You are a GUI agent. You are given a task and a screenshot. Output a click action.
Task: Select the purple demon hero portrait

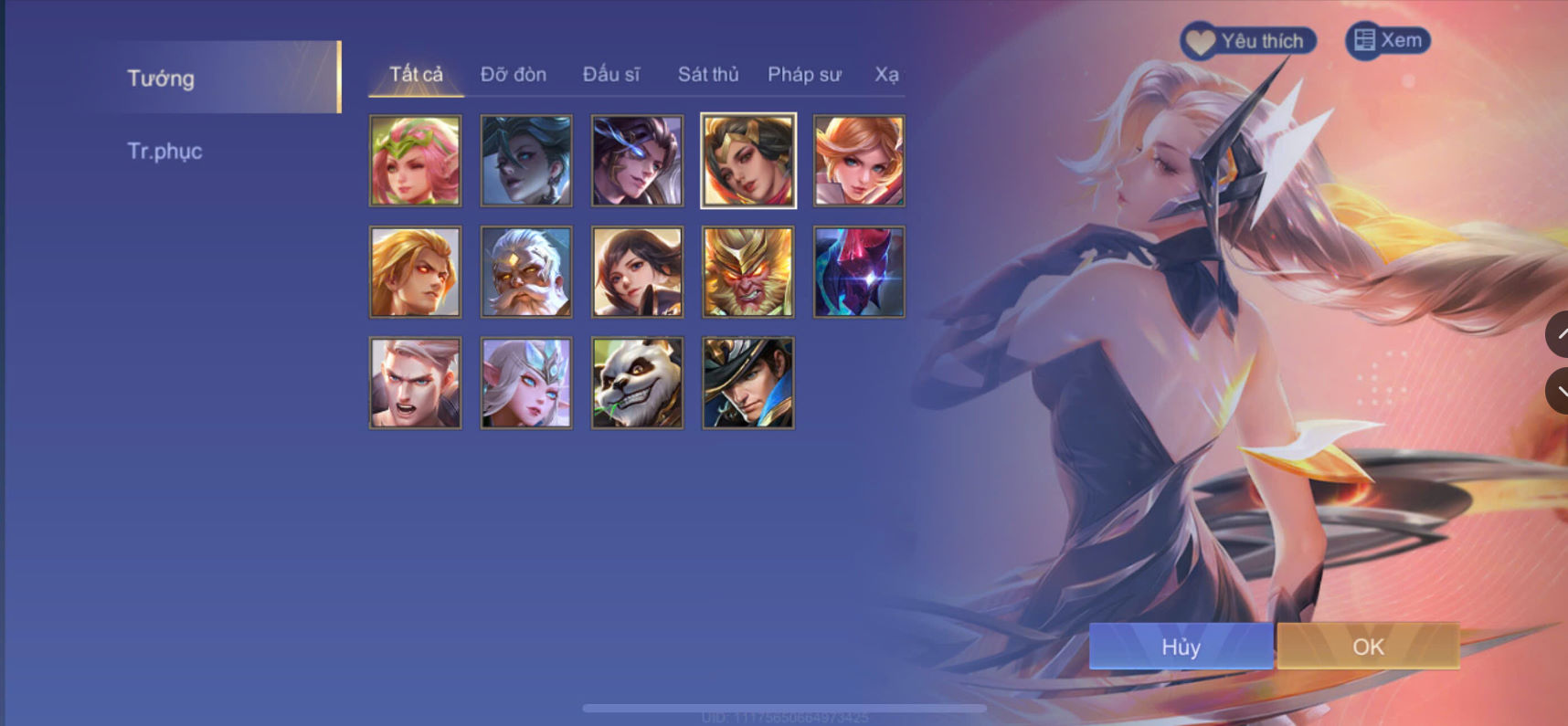[857, 271]
